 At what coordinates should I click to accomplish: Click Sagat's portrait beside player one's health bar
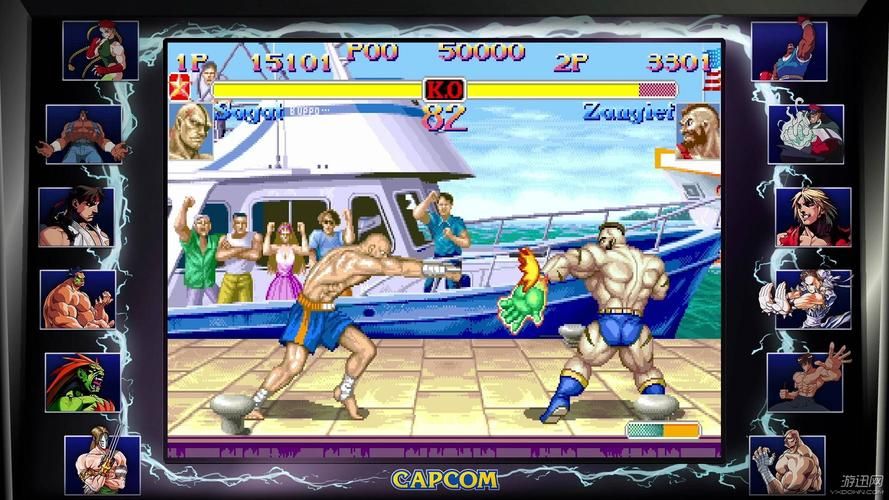(189, 131)
